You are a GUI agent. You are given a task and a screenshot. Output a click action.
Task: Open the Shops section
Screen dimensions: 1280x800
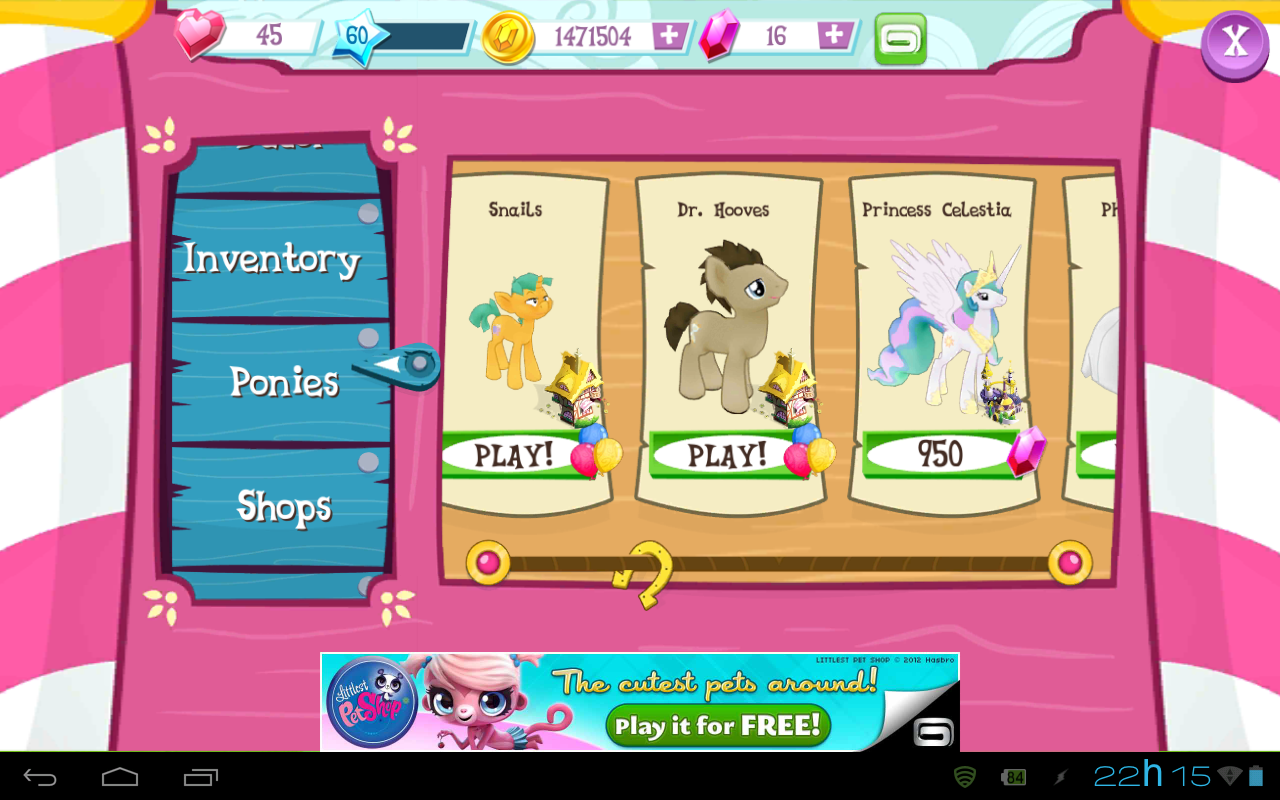[x=283, y=507]
